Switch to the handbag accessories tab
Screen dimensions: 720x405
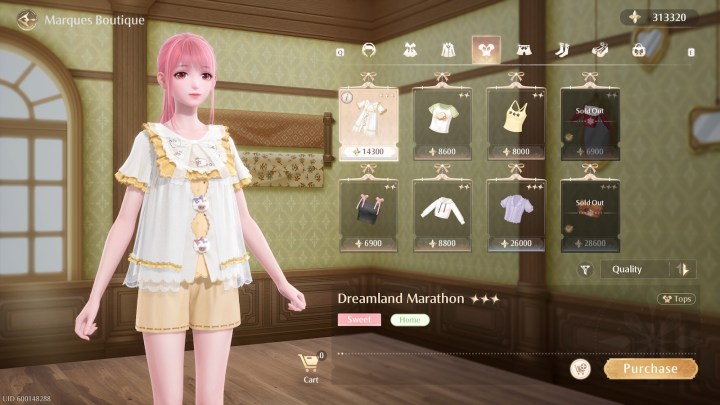click(x=638, y=49)
